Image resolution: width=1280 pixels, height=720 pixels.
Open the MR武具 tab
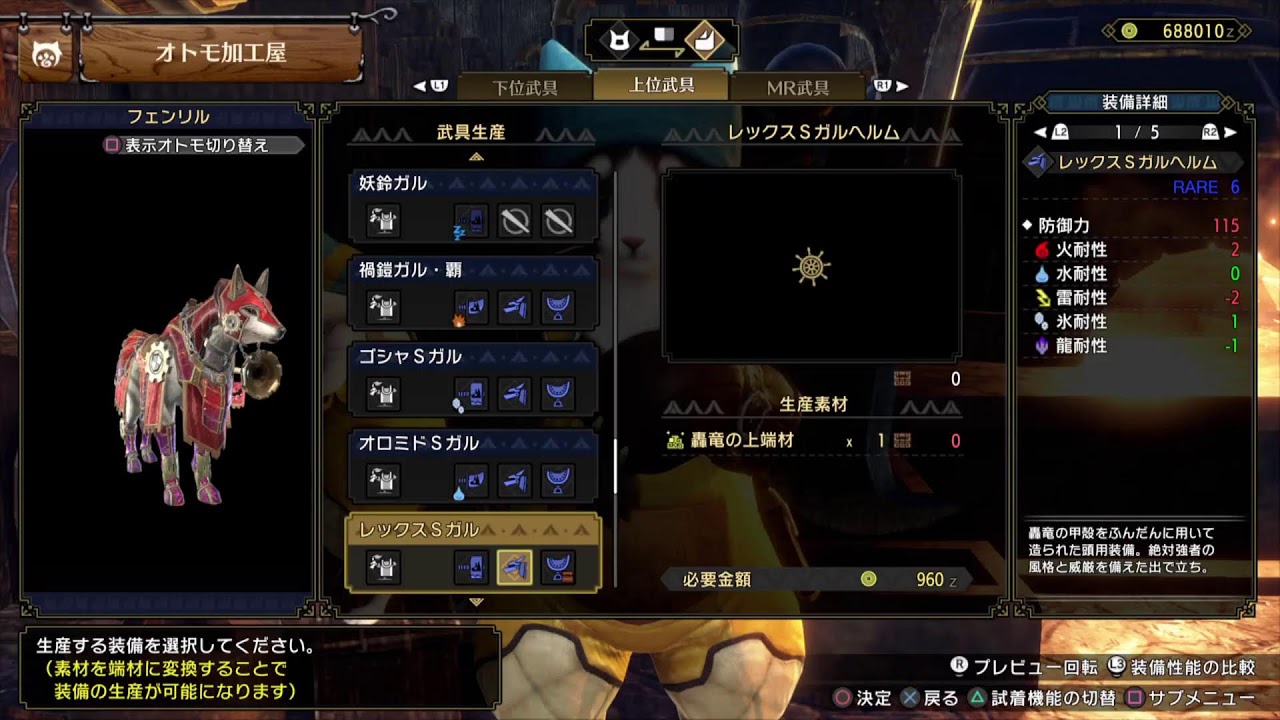tap(797, 87)
